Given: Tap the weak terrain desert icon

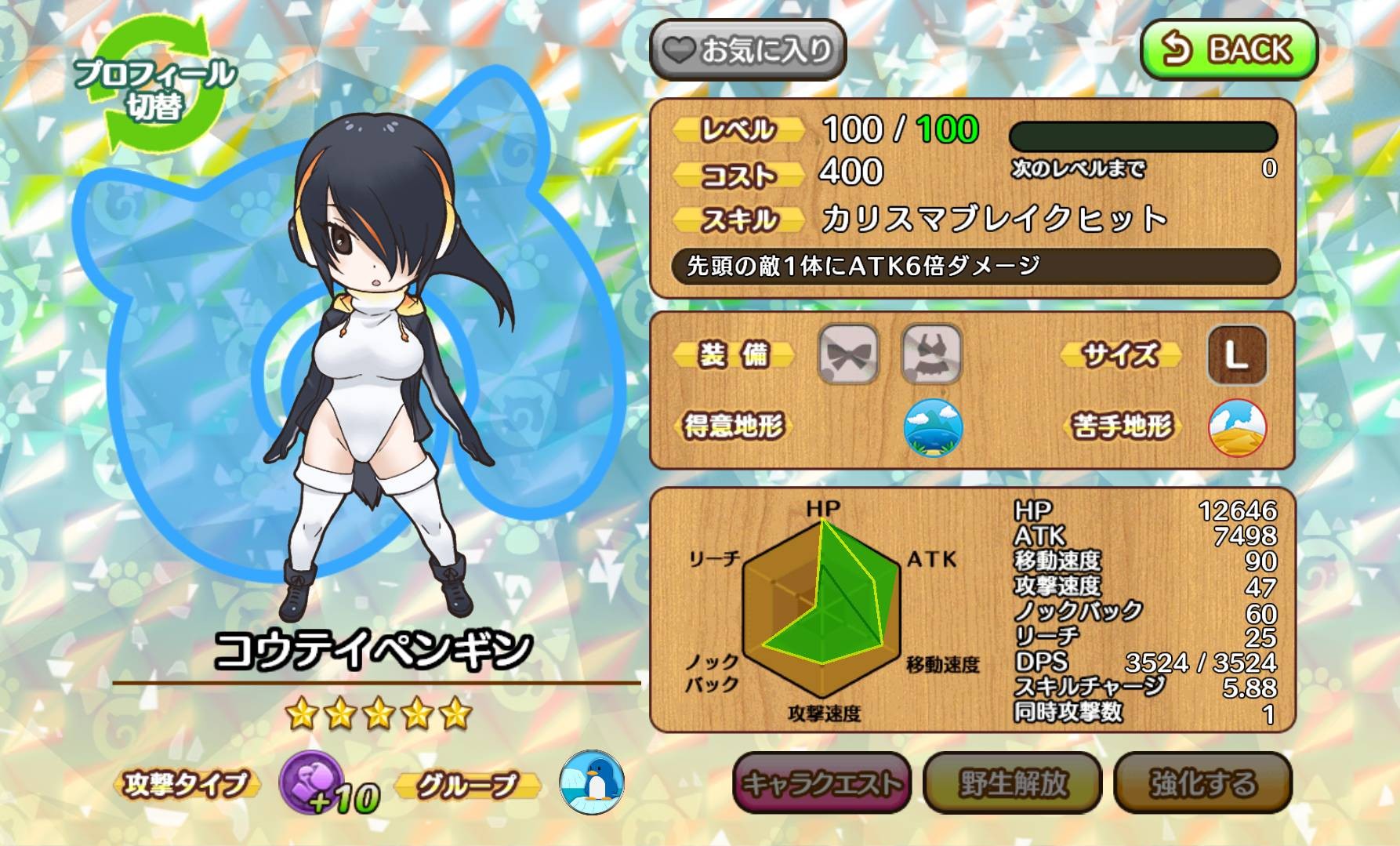Looking at the screenshot, I should pos(1237,427).
